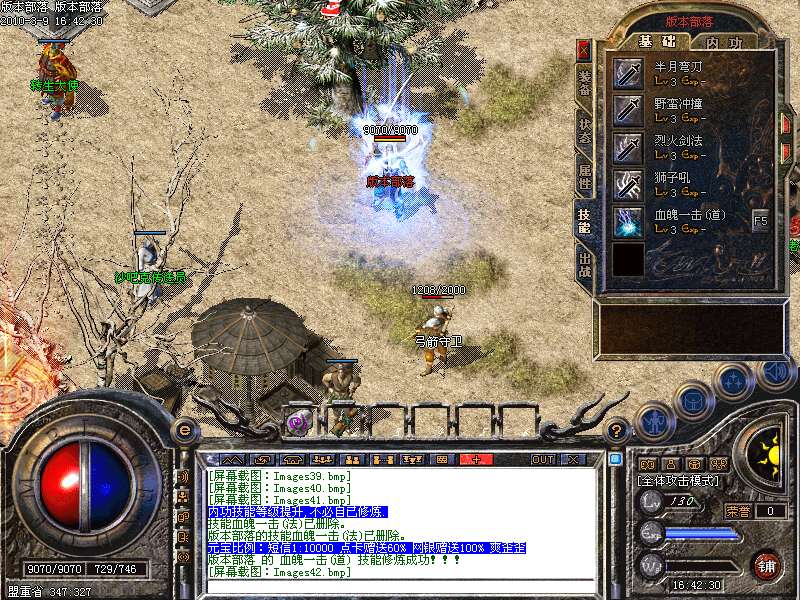Click the round 'e' button left of chat
The width and height of the screenshot is (800, 600).
click(184, 430)
